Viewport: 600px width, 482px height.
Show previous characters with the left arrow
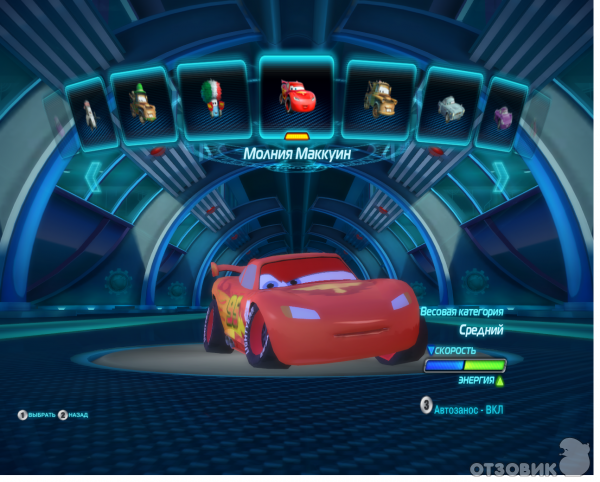(x=96, y=178)
